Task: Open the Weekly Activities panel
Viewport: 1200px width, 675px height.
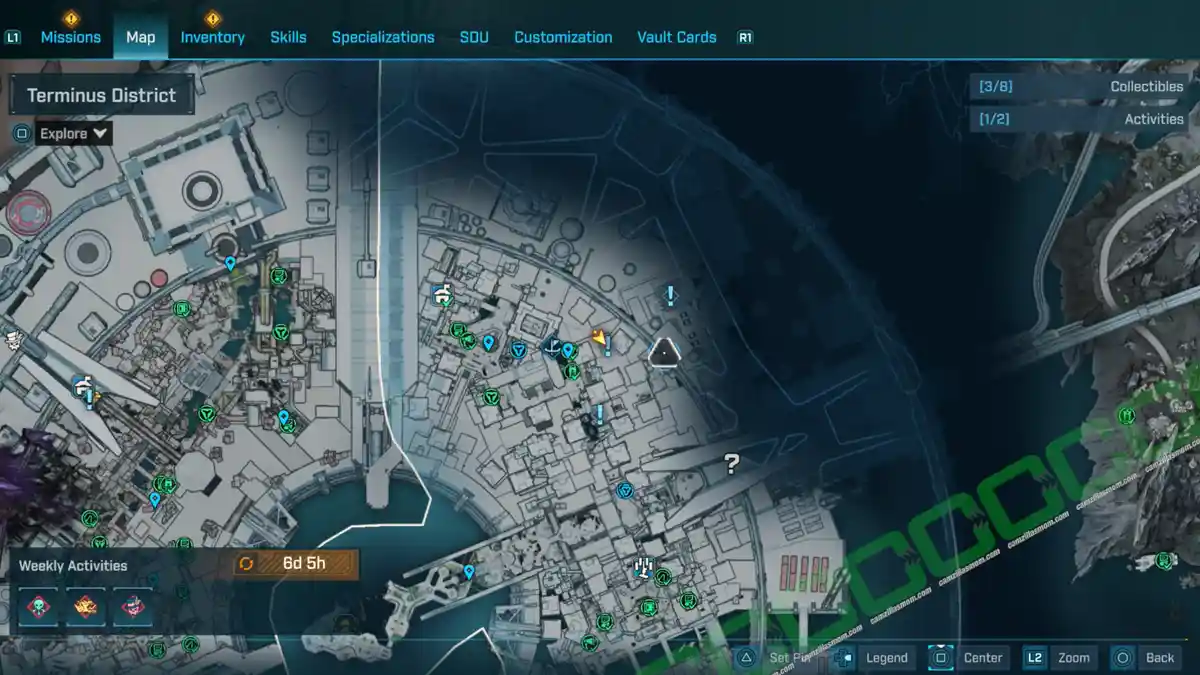Action: point(73,565)
